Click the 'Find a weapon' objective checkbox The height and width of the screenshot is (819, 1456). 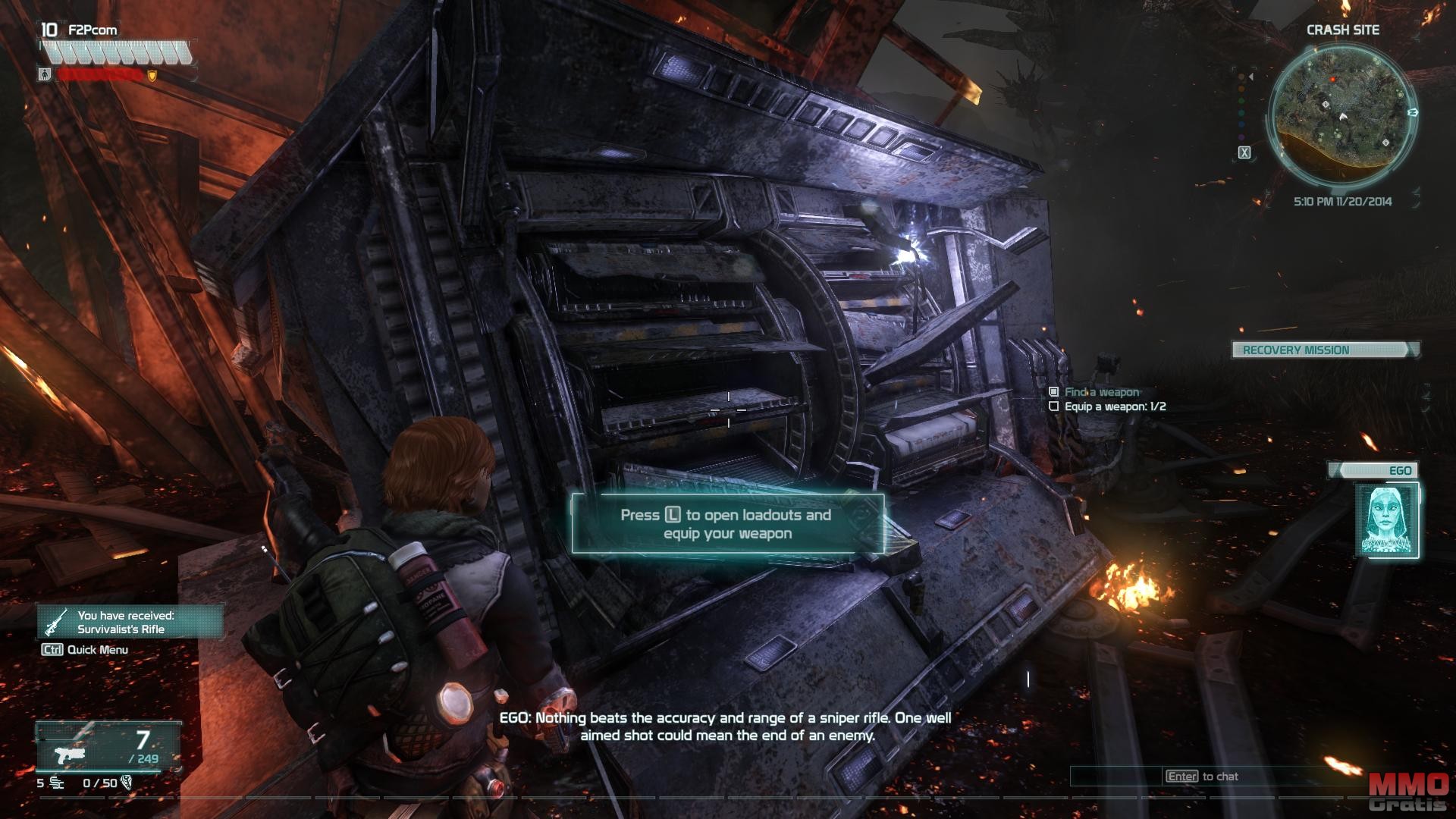point(1053,392)
